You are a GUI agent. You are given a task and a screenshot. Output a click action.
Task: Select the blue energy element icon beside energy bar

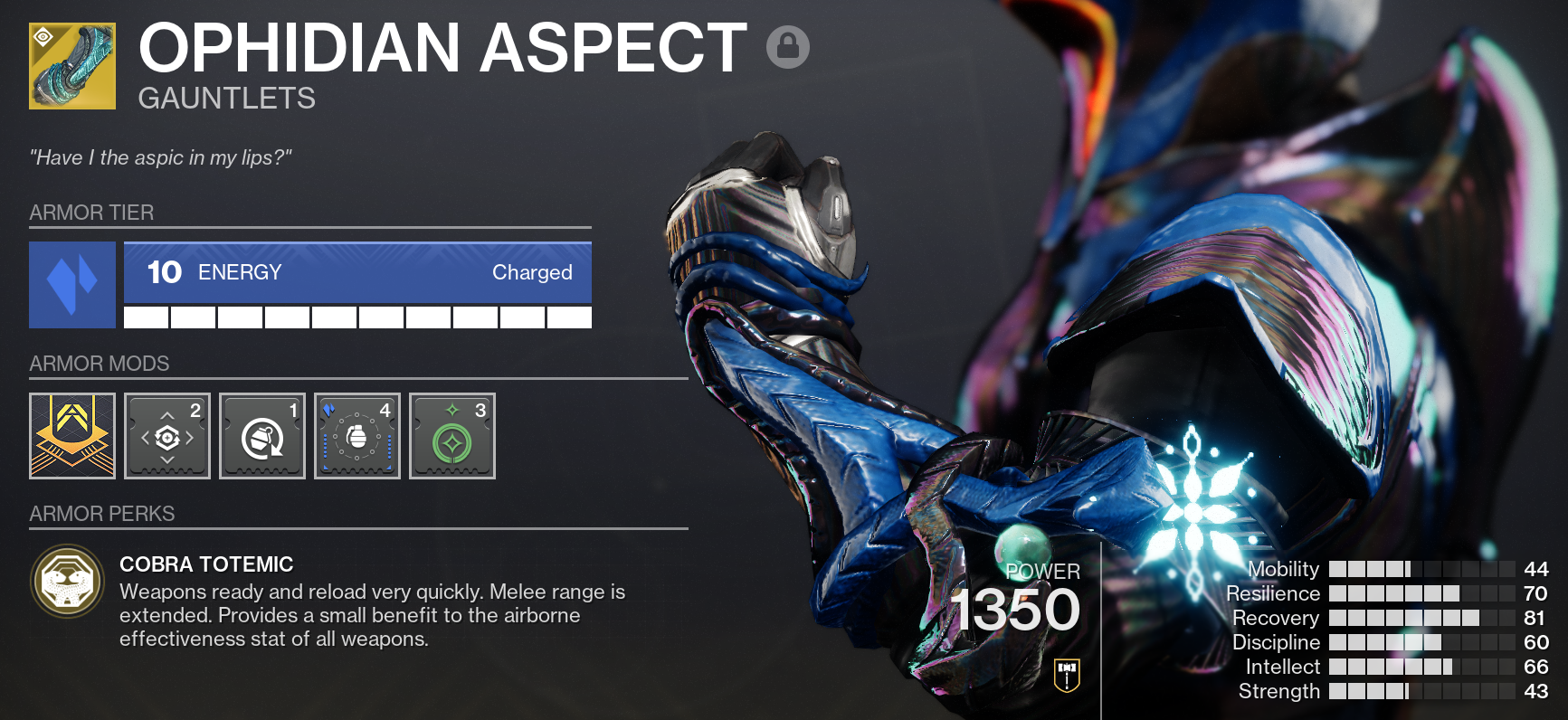[71, 285]
